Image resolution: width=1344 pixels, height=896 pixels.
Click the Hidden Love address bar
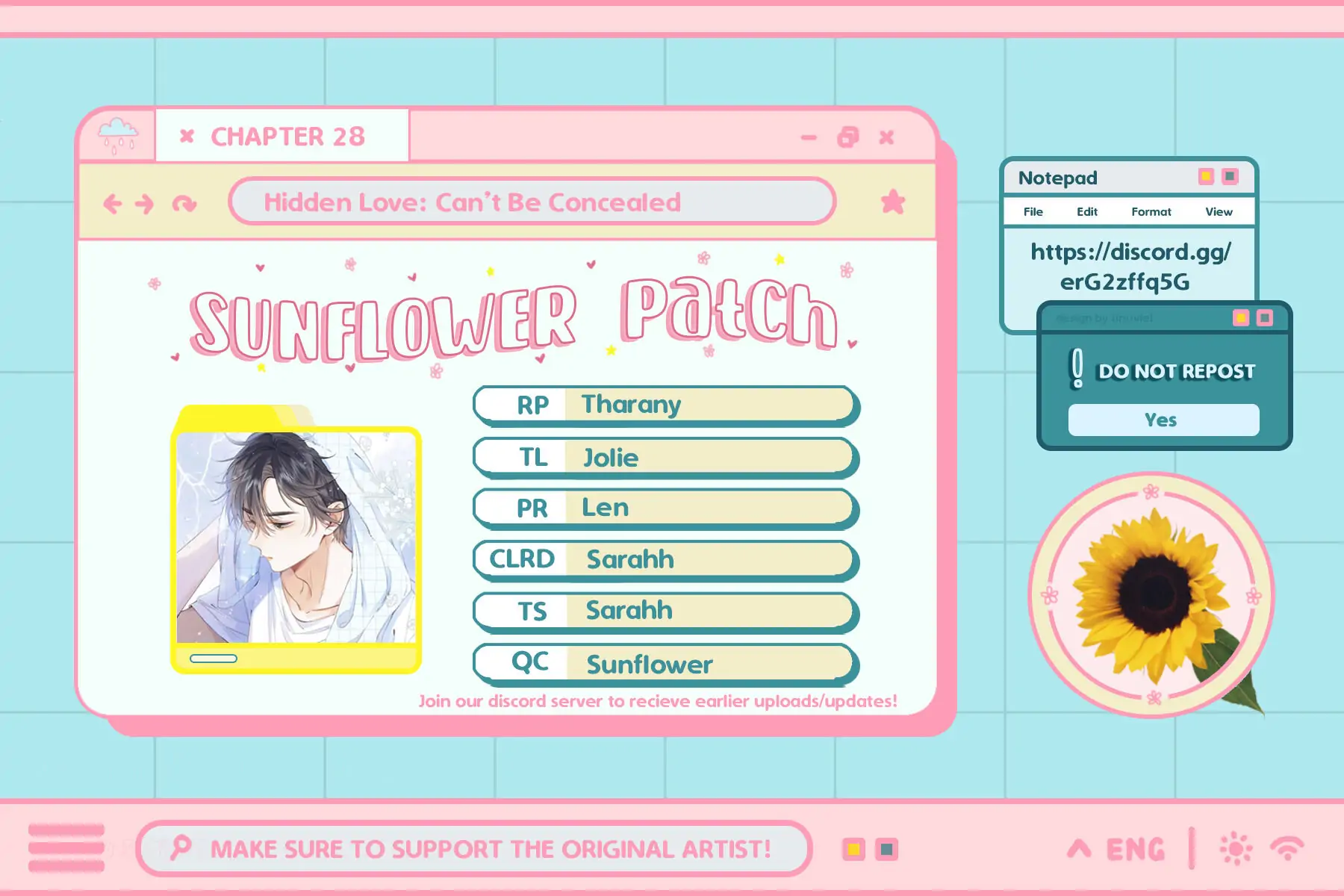pos(532,202)
